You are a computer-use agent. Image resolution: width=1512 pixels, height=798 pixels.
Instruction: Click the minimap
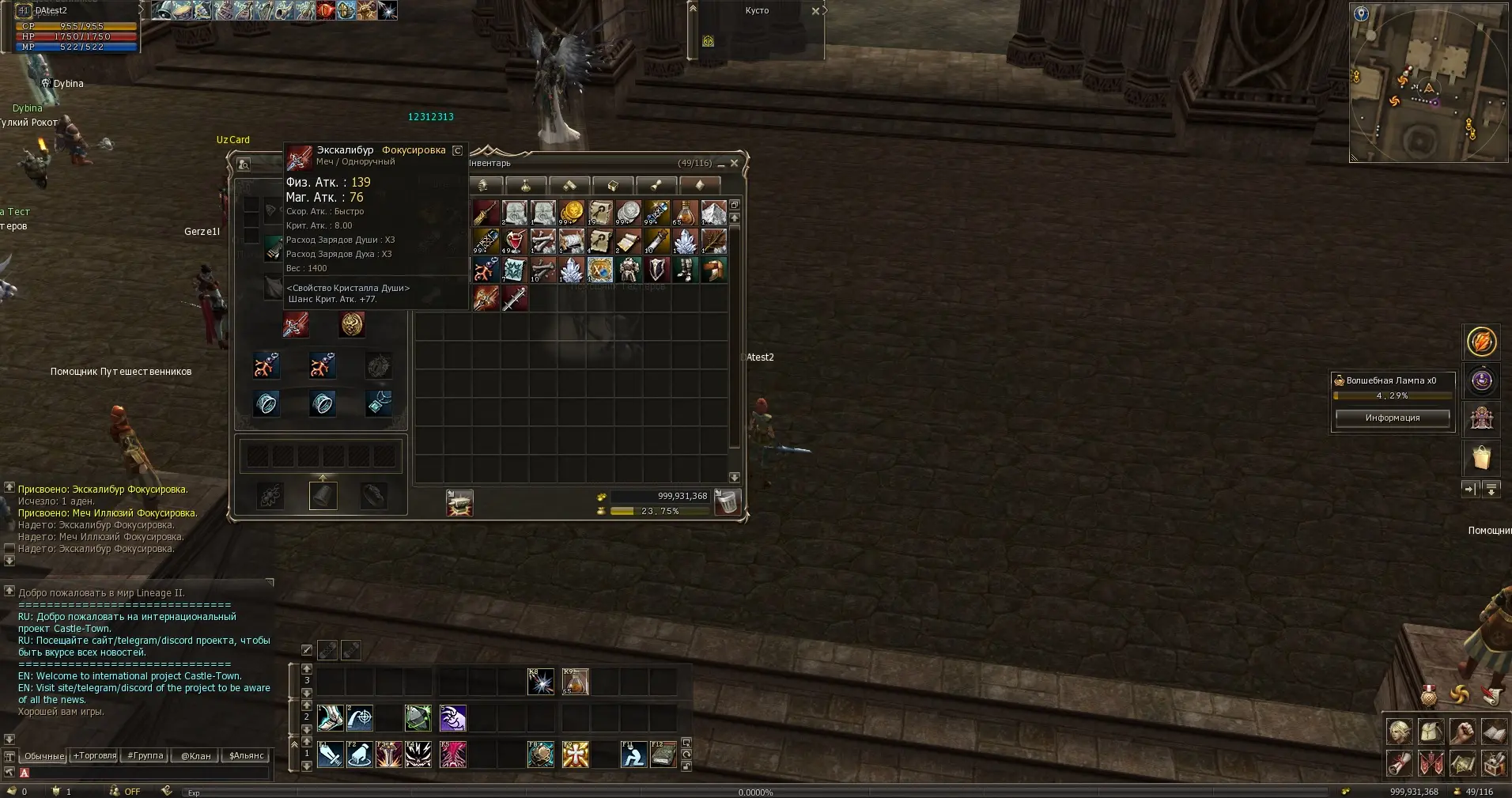pos(1428,82)
